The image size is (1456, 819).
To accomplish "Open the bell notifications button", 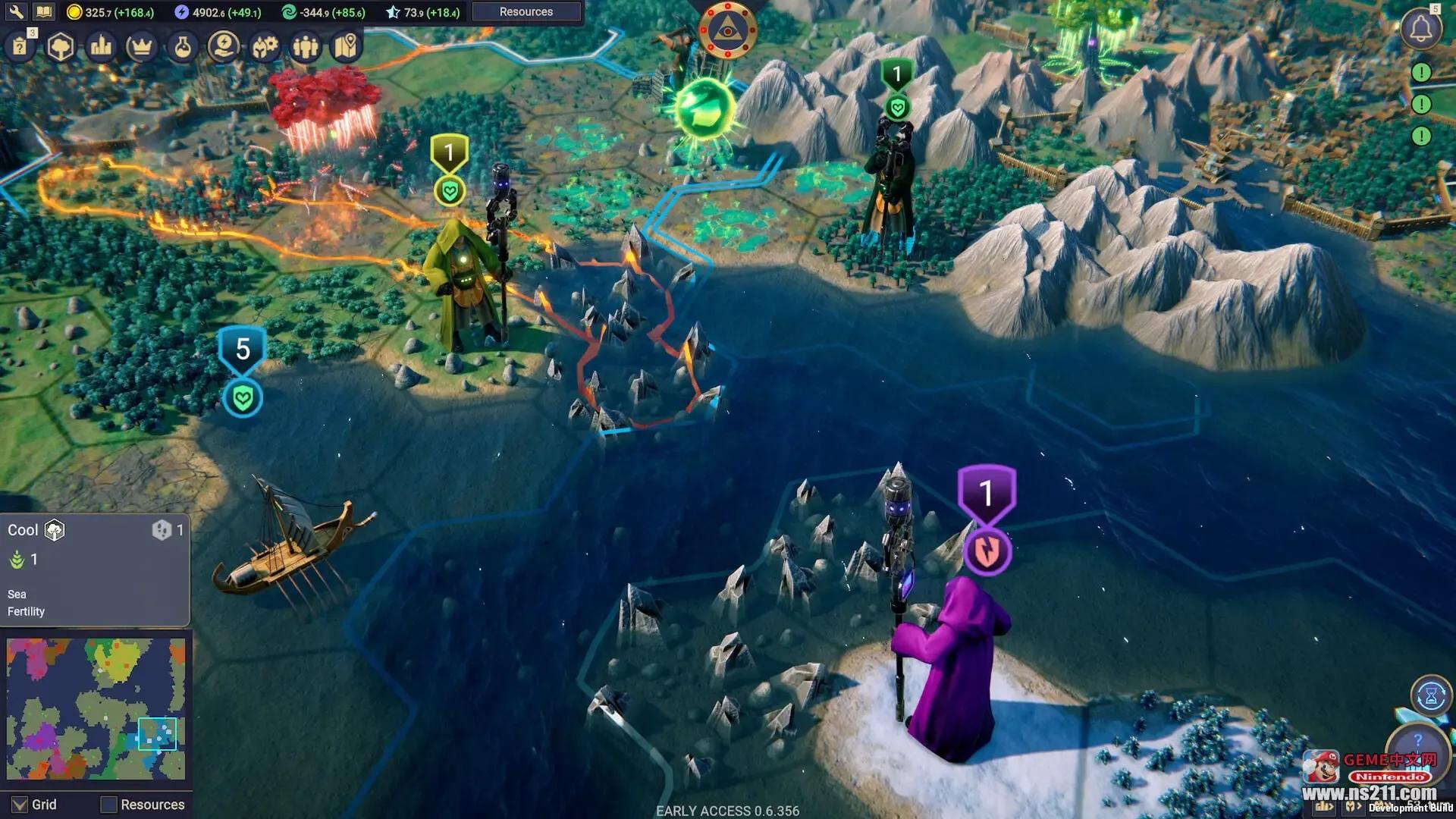I will coord(1420,30).
